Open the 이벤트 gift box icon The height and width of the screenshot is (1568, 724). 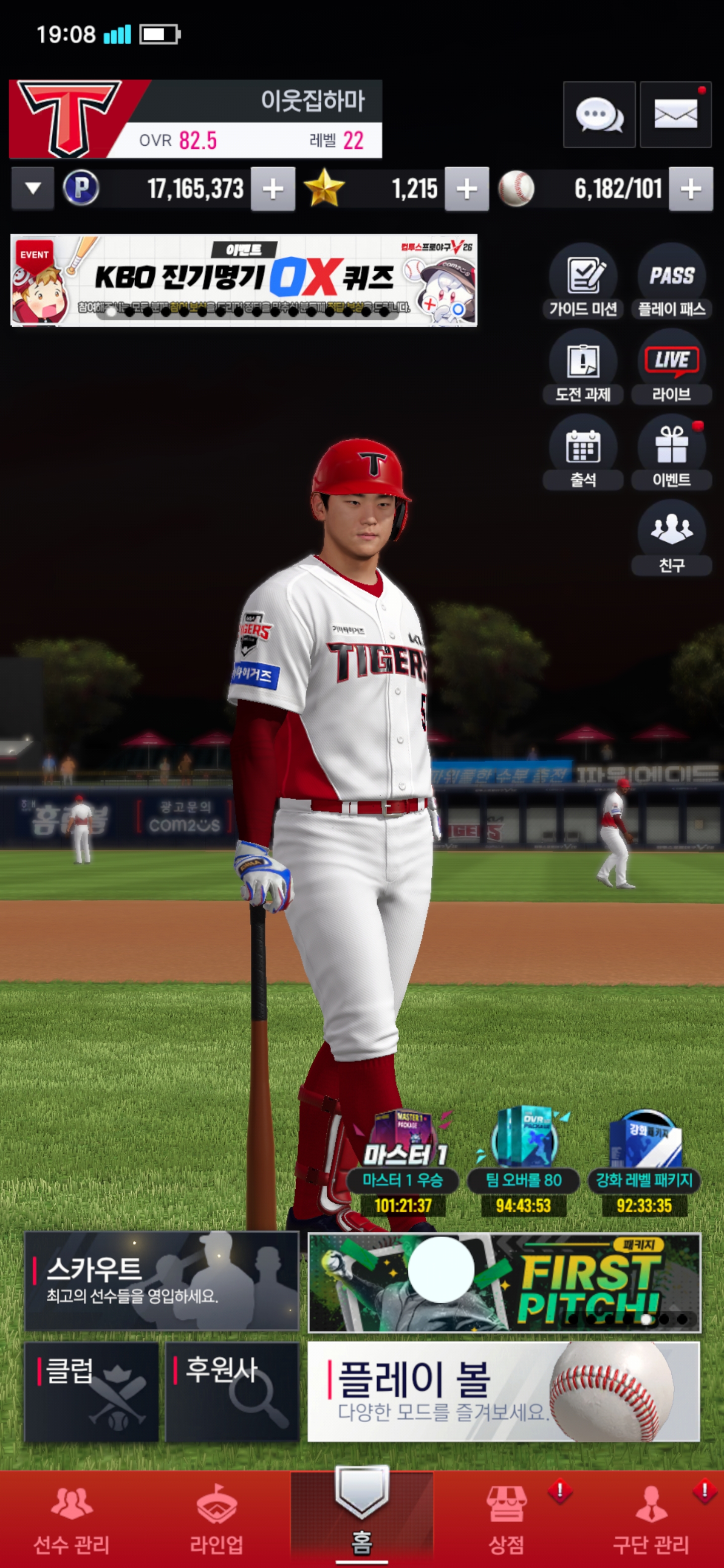672,453
